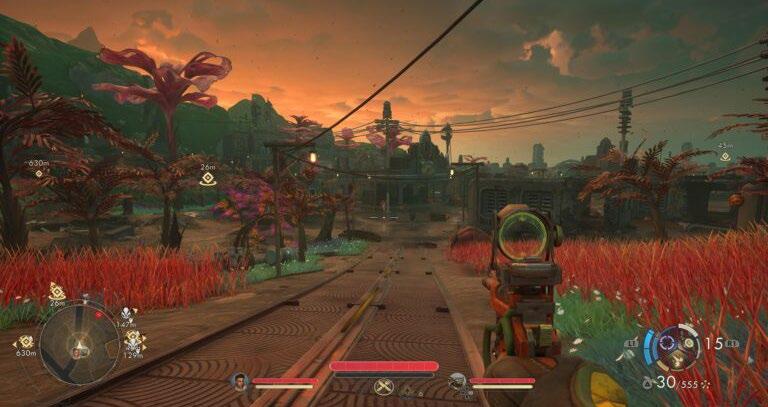Open the circular ability wheel near ammo

679,347
